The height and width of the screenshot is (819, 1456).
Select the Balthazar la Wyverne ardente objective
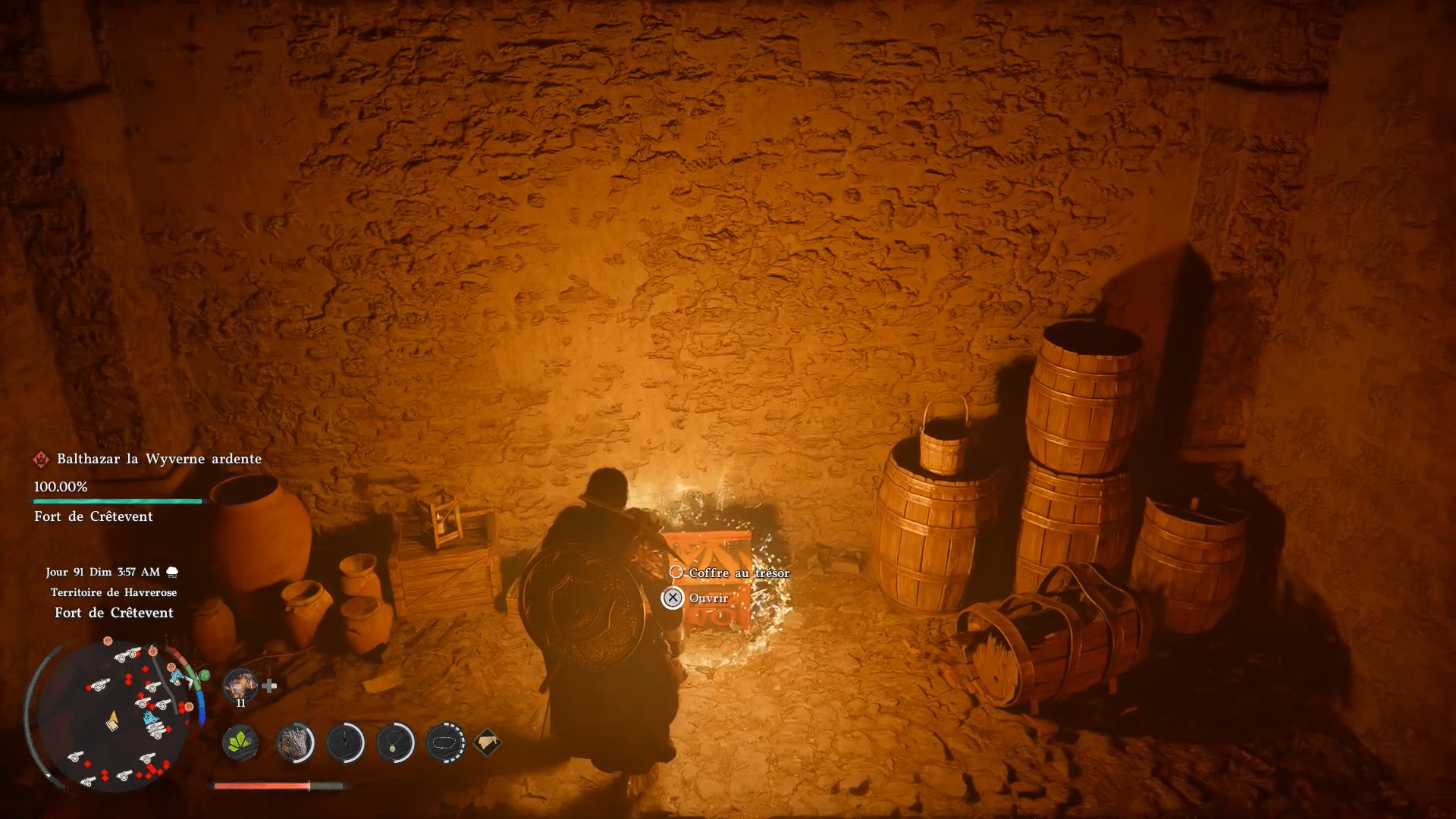tap(158, 459)
